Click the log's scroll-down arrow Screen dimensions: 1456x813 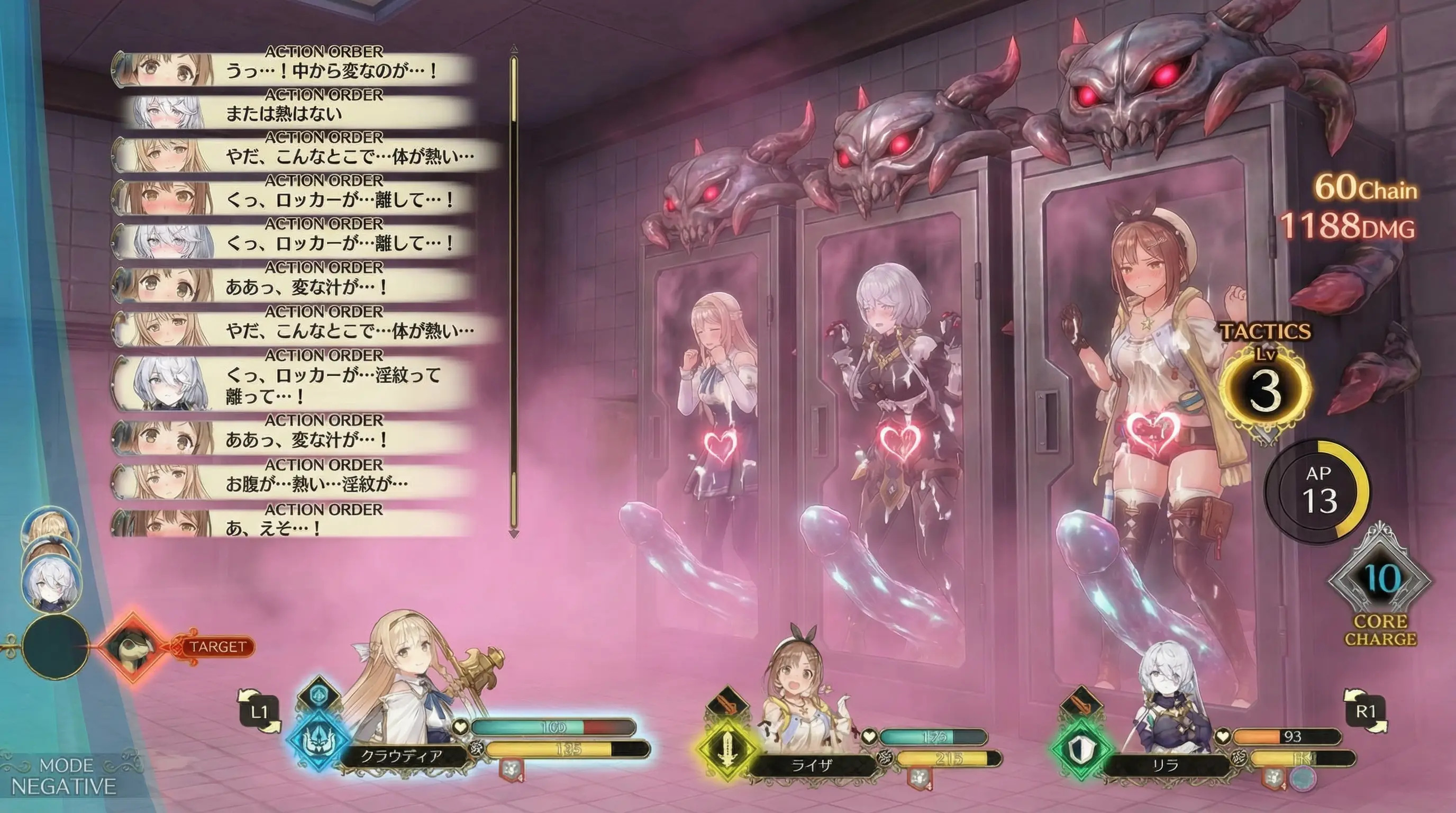coord(514,534)
